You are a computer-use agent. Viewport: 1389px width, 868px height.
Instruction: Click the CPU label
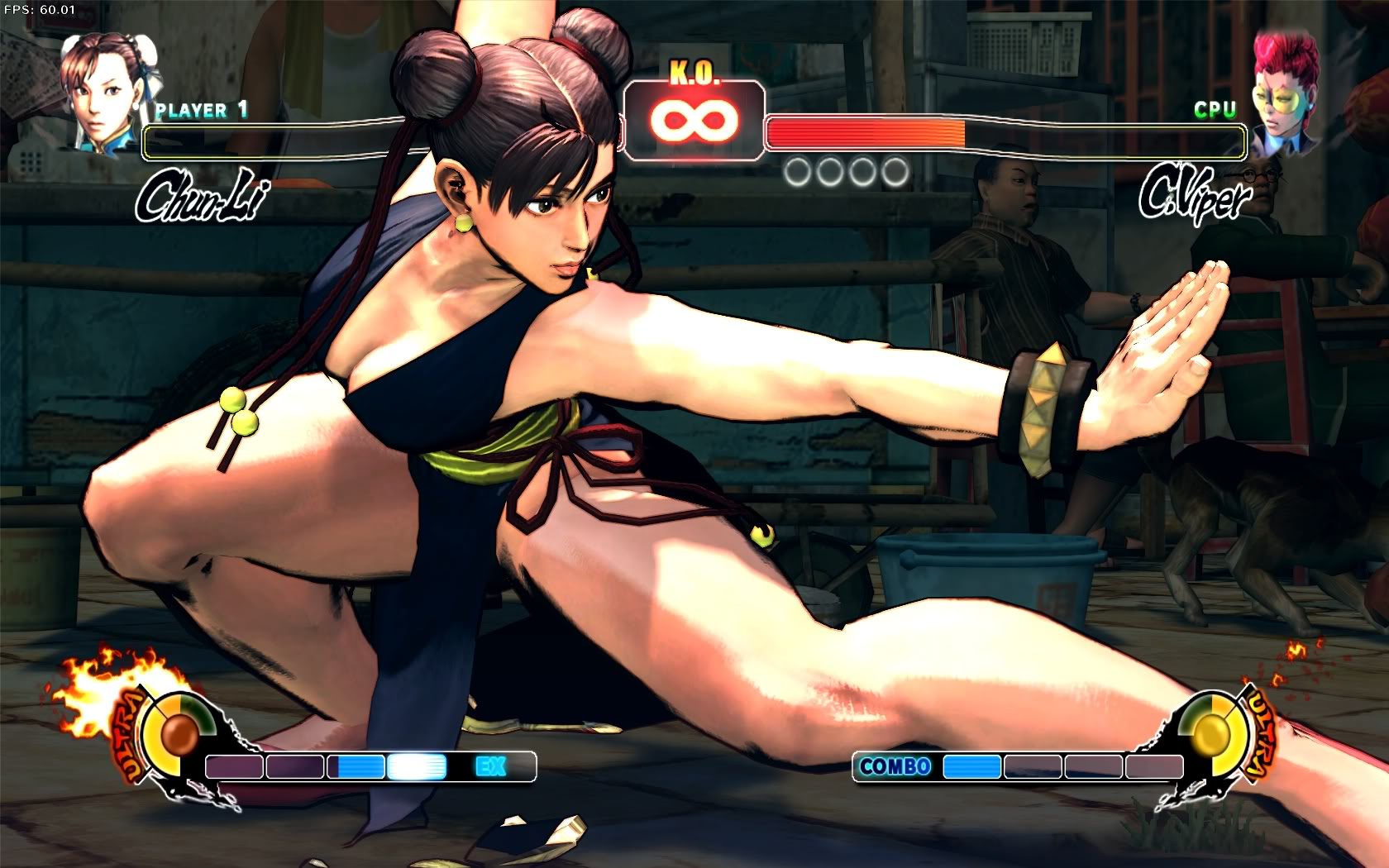[x=1212, y=108]
